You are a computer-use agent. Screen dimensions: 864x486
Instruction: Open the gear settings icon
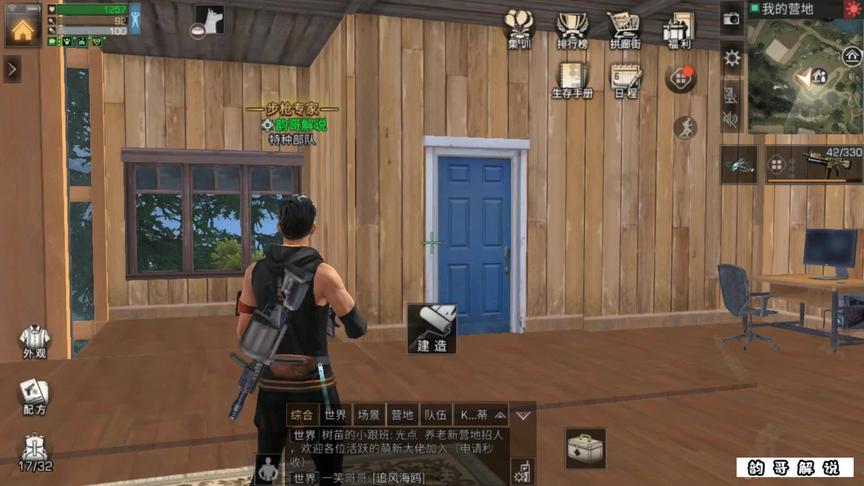732,58
